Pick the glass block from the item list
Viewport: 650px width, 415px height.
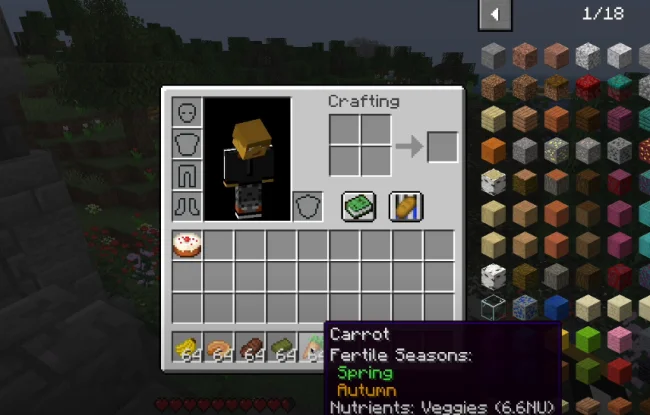pos(493,308)
